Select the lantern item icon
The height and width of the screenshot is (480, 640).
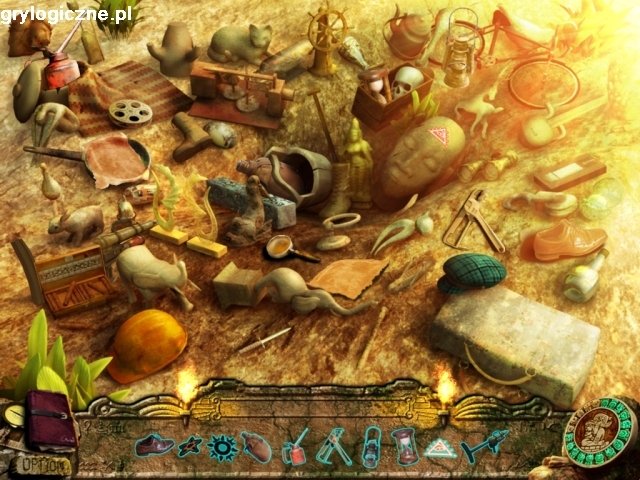click(368, 446)
